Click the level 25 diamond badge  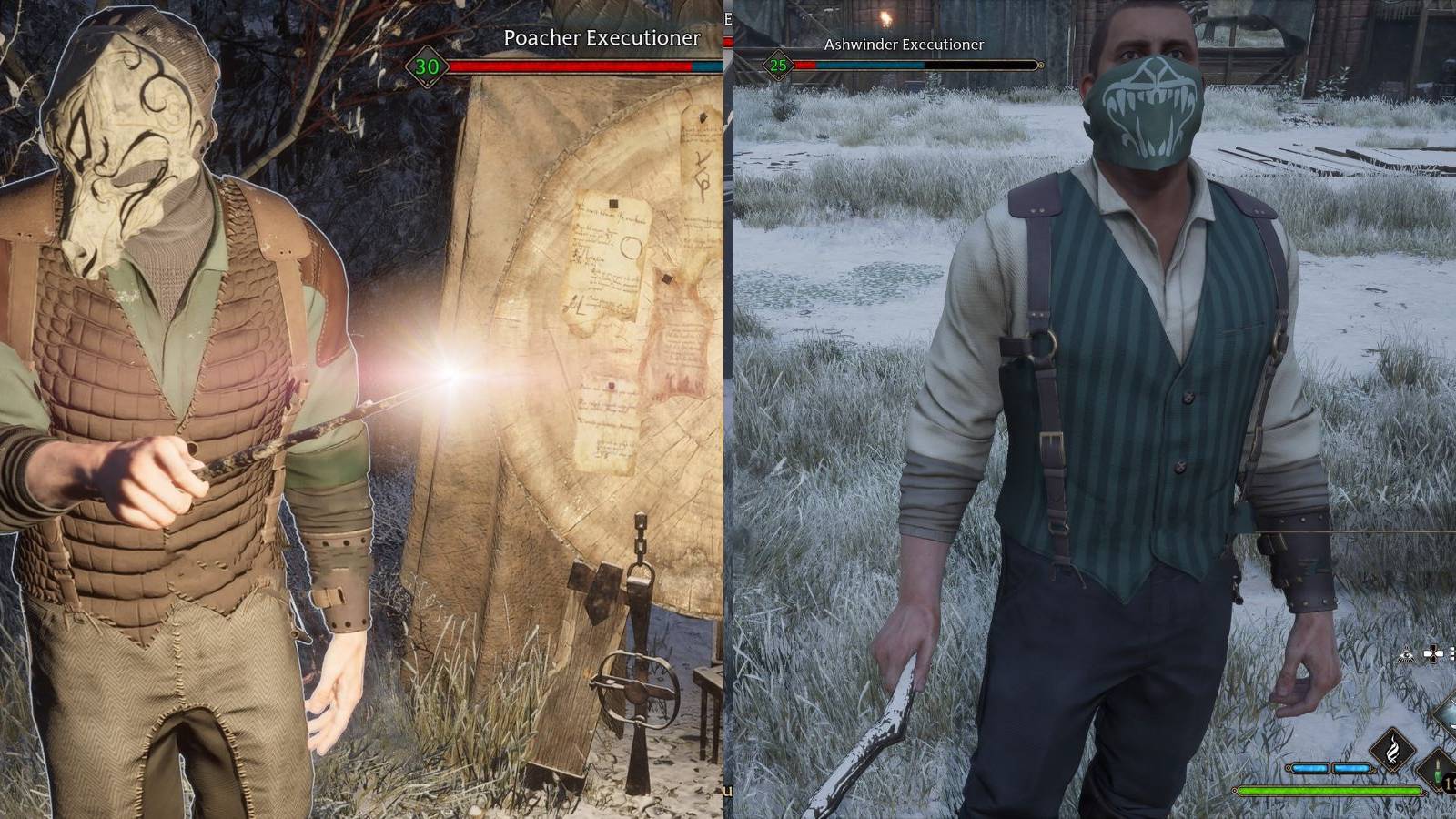(780, 66)
